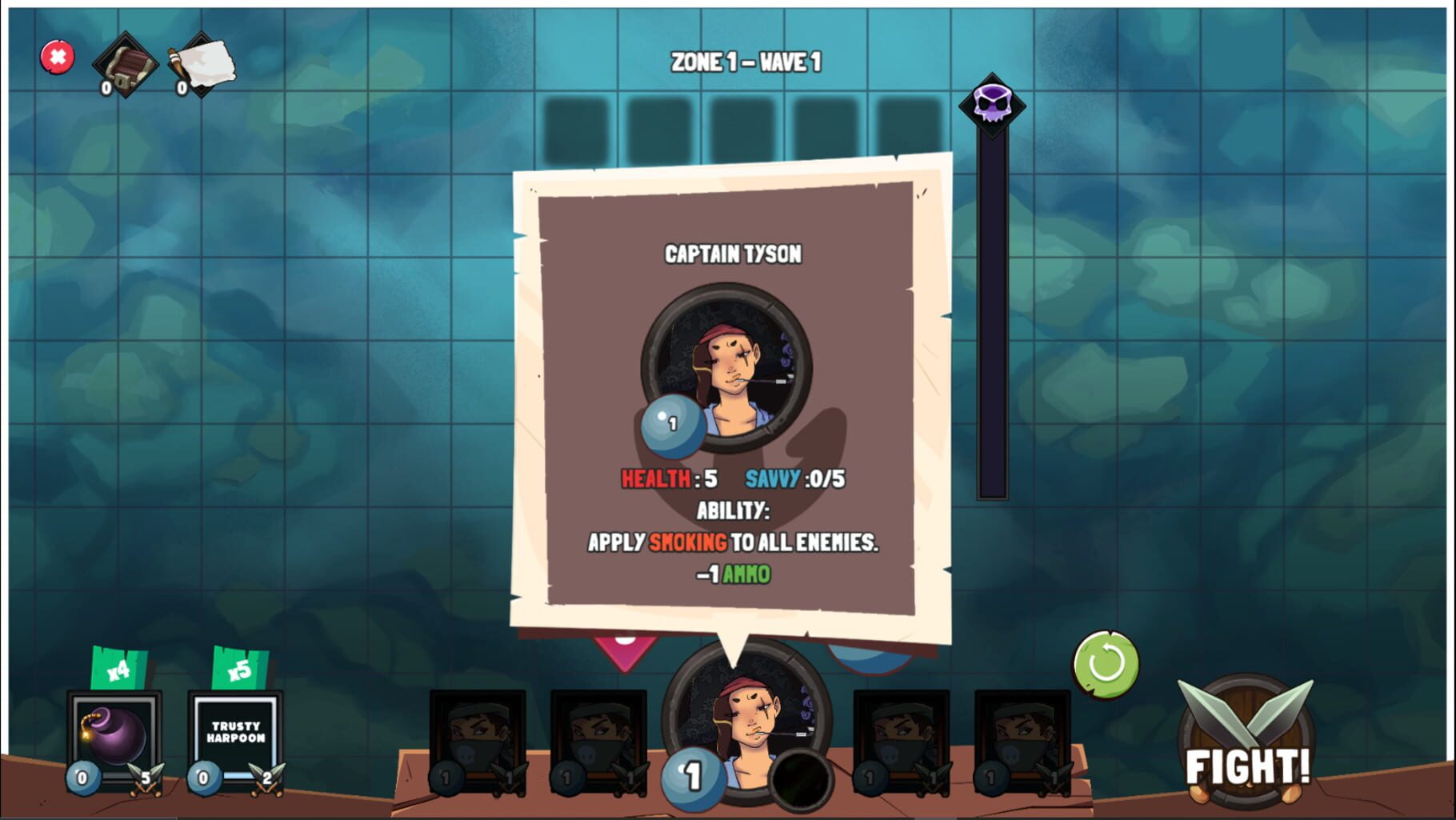This screenshot has height=820, width=1456.
Task: Select the map scroll icon at top left
Action: [x=200, y=62]
